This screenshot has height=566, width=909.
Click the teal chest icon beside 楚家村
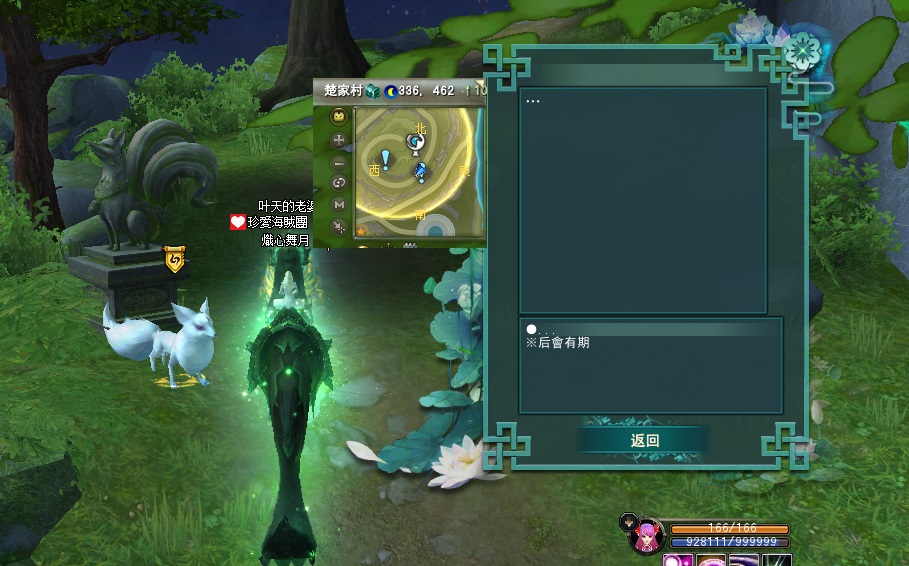373,91
